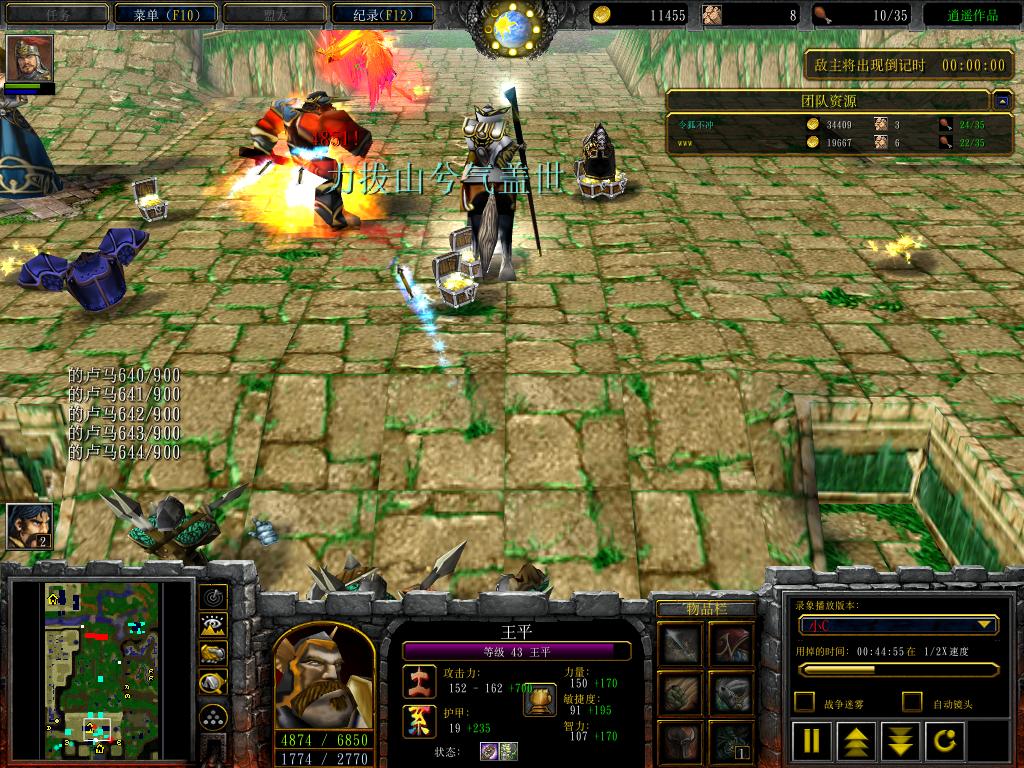Screen dimensions: 1024x768
Task: Open the 任务 quests button
Action: (x=57, y=14)
